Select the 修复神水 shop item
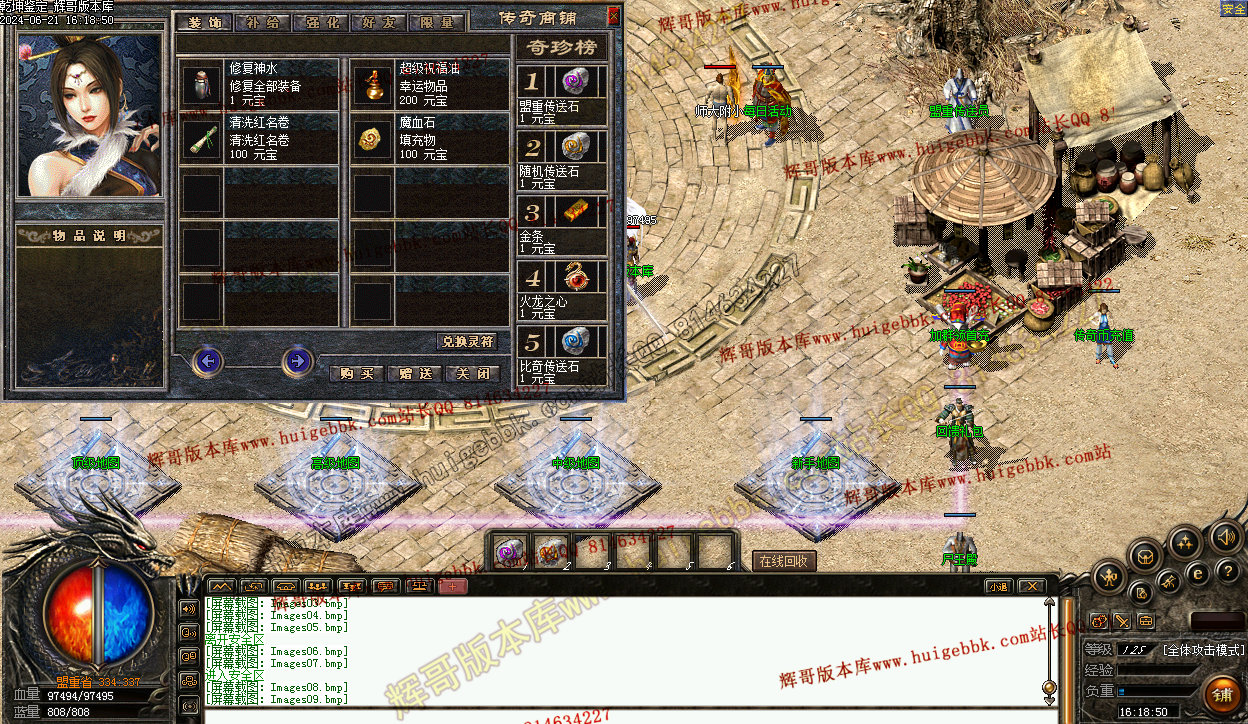This screenshot has height=724, width=1248. tap(259, 84)
